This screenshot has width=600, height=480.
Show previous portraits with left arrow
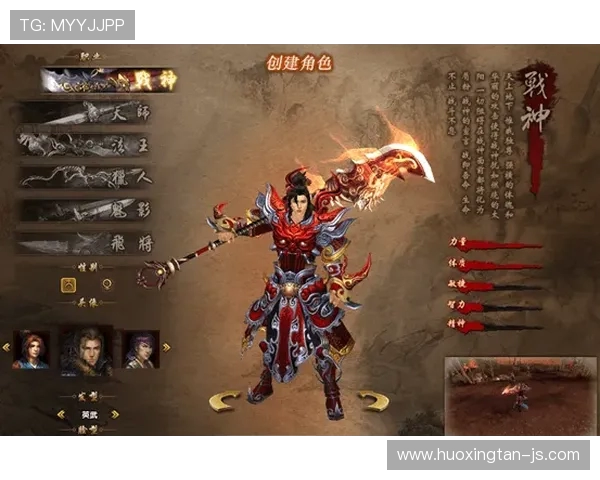click(6, 348)
